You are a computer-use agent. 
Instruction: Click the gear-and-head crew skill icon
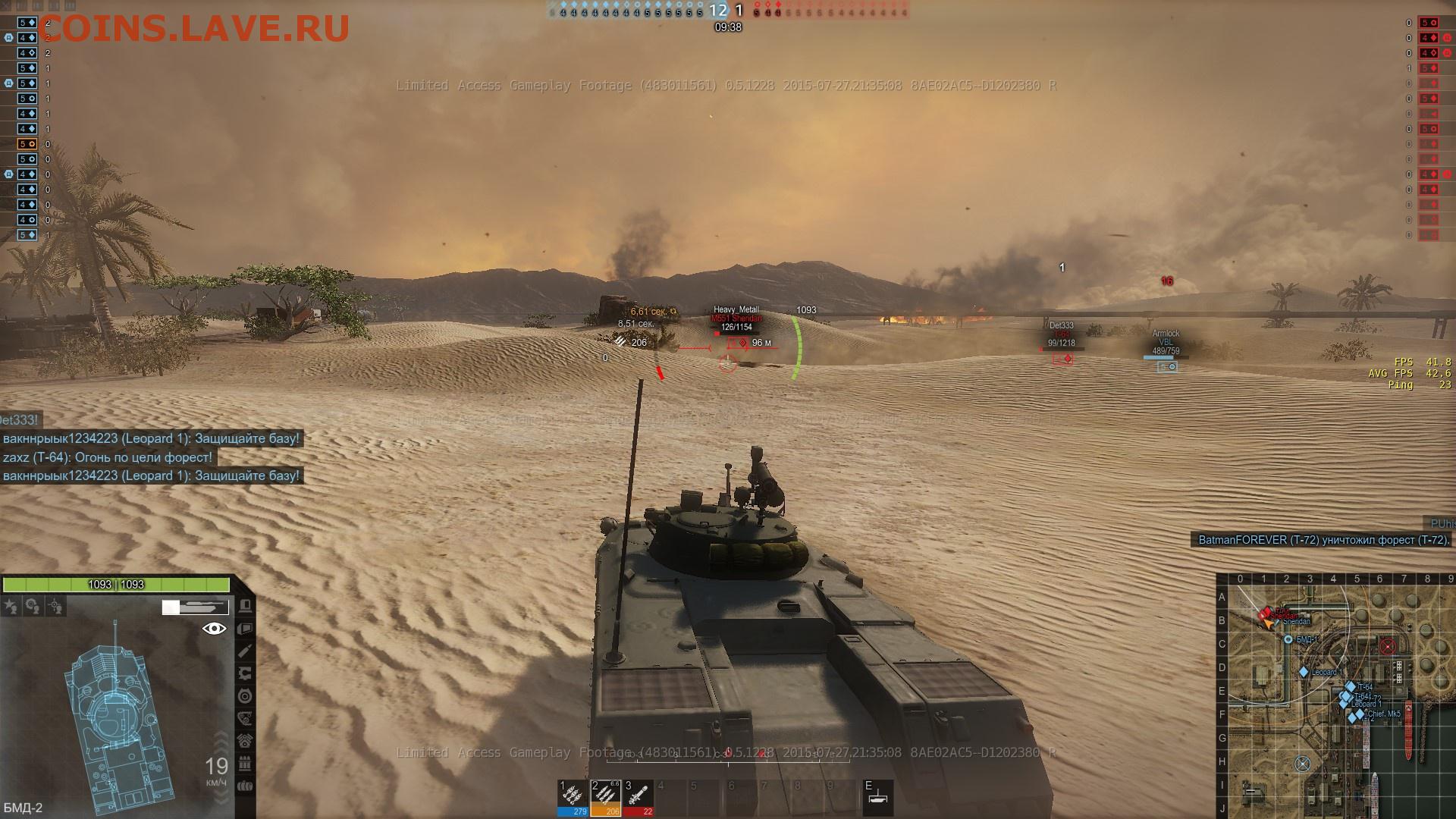click(x=33, y=606)
